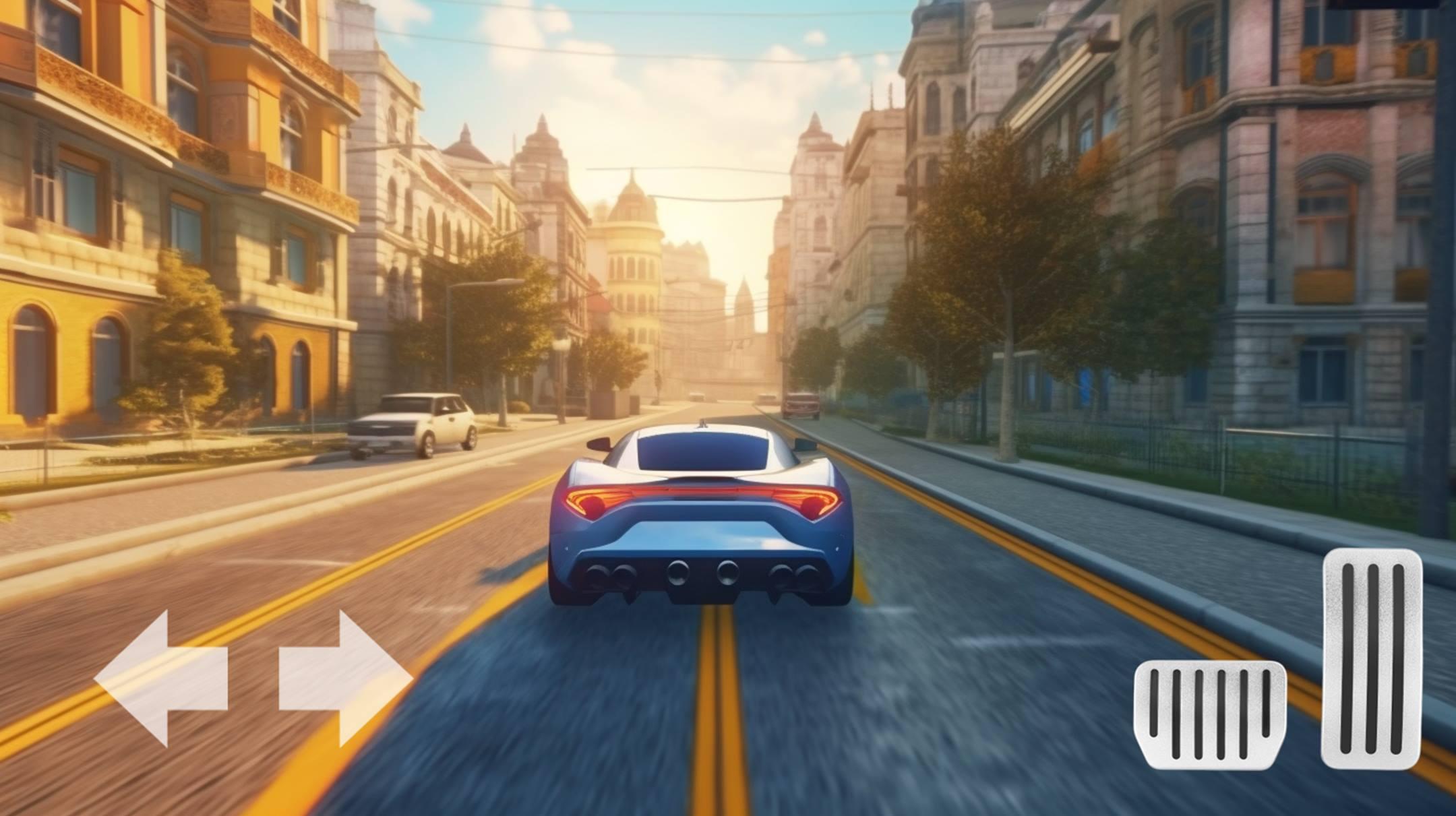Tap the steer left arrow
The width and height of the screenshot is (1456, 816).
click(x=162, y=678)
